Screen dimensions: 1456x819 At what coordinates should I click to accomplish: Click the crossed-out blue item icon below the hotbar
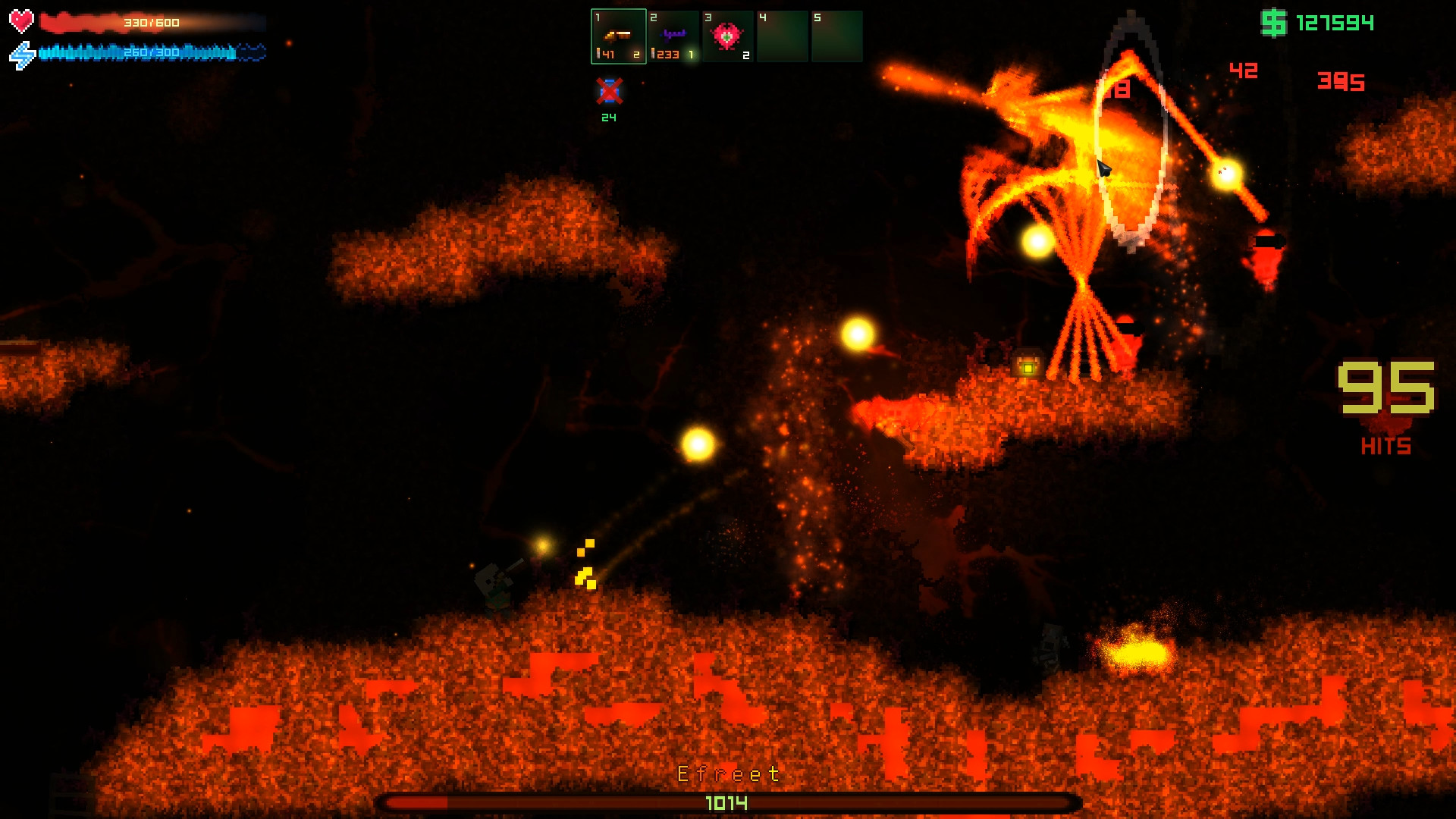[609, 93]
